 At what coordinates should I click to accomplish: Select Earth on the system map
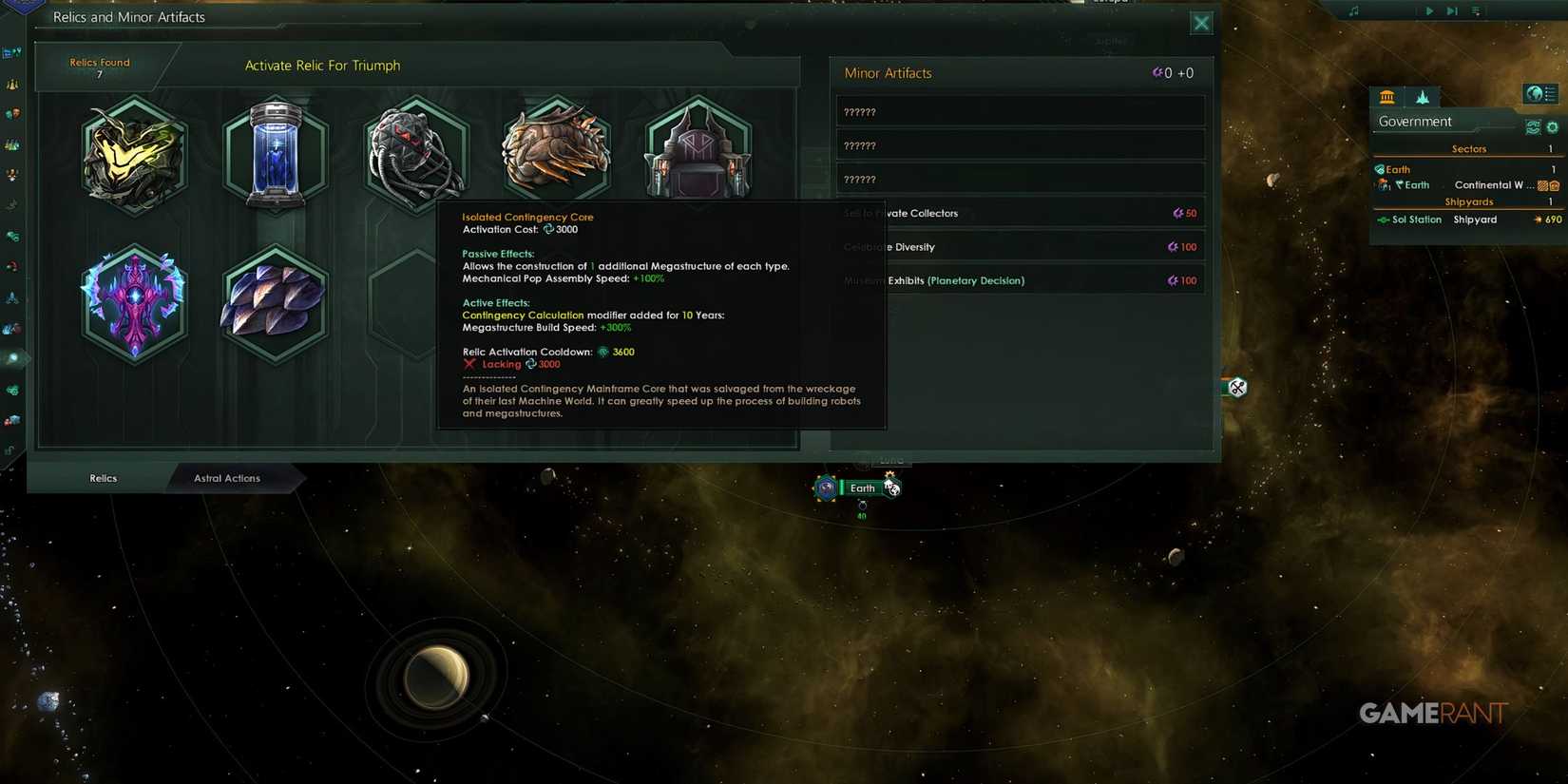(861, 488)
